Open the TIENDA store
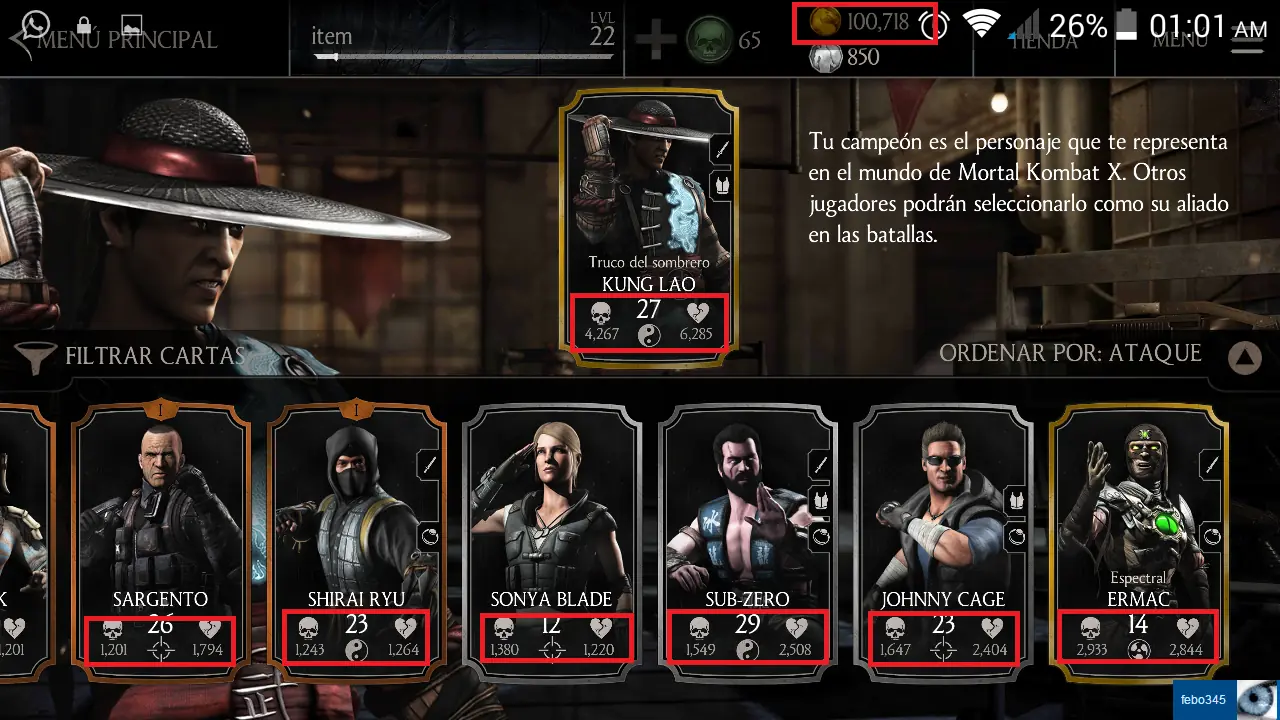Screen dimensions: 1280x720 click(1043, 40)
